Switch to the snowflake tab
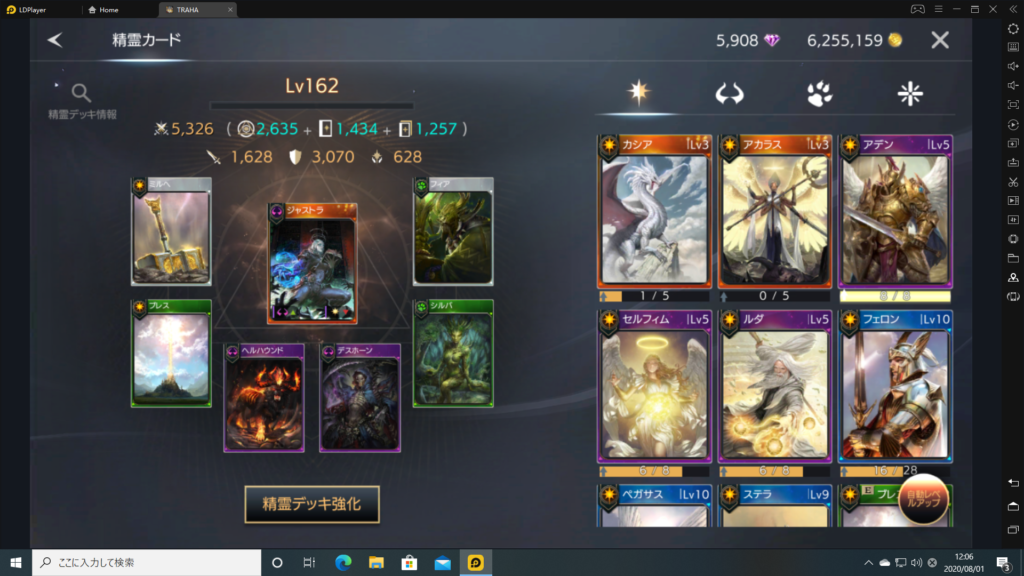This screenshot has width=1024, height=576. pyautogui.click(x=910, y=94)
